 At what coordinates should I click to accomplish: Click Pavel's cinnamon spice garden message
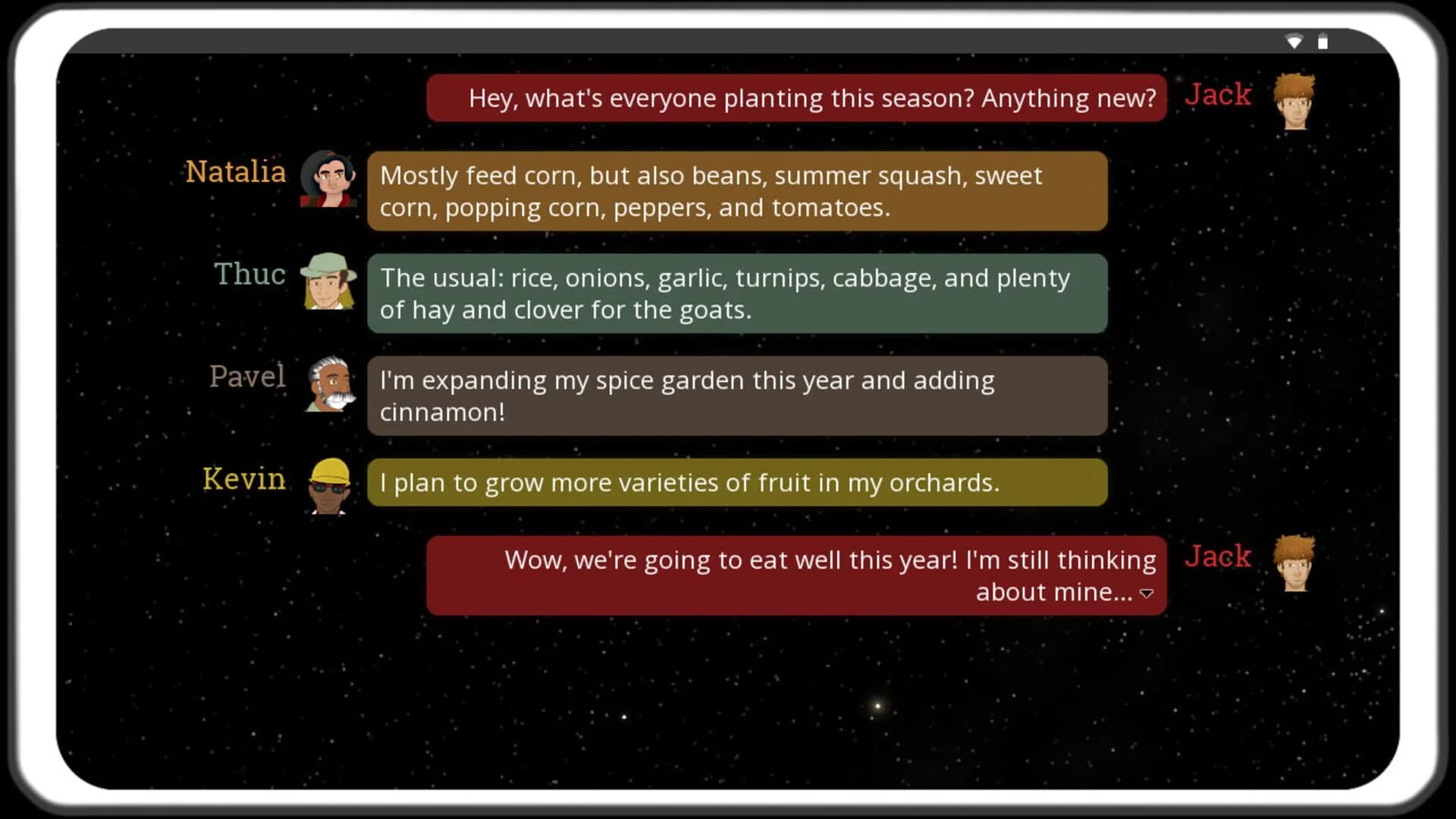736,396
